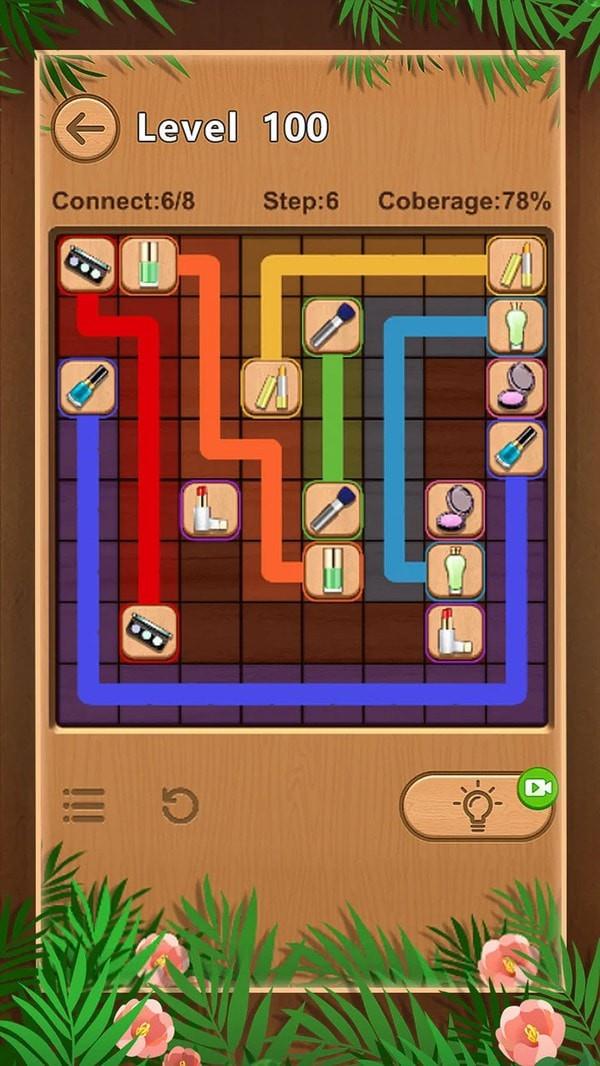The height and width of the screenshot is (1066, 600).
Task: Select the gold lipstick tile above the perfume bottle
Action: [x=517, y=265]
